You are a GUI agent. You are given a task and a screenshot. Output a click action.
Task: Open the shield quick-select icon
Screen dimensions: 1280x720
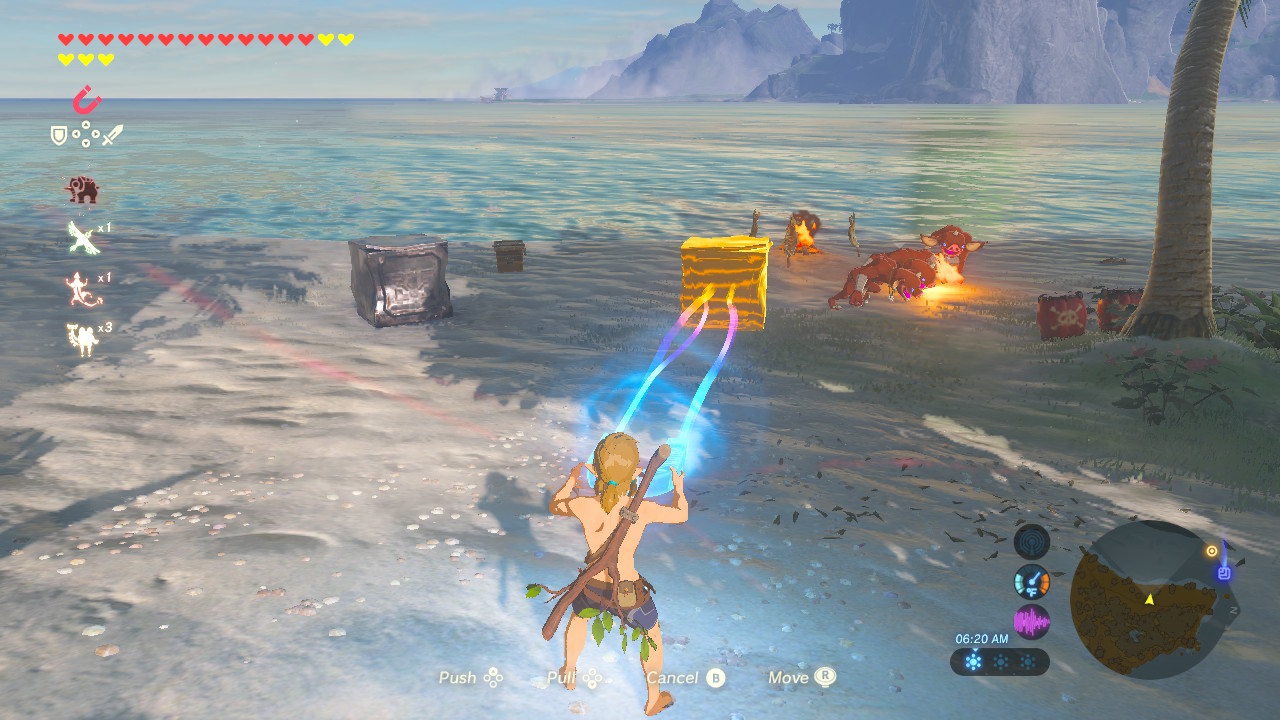point(60,135)
